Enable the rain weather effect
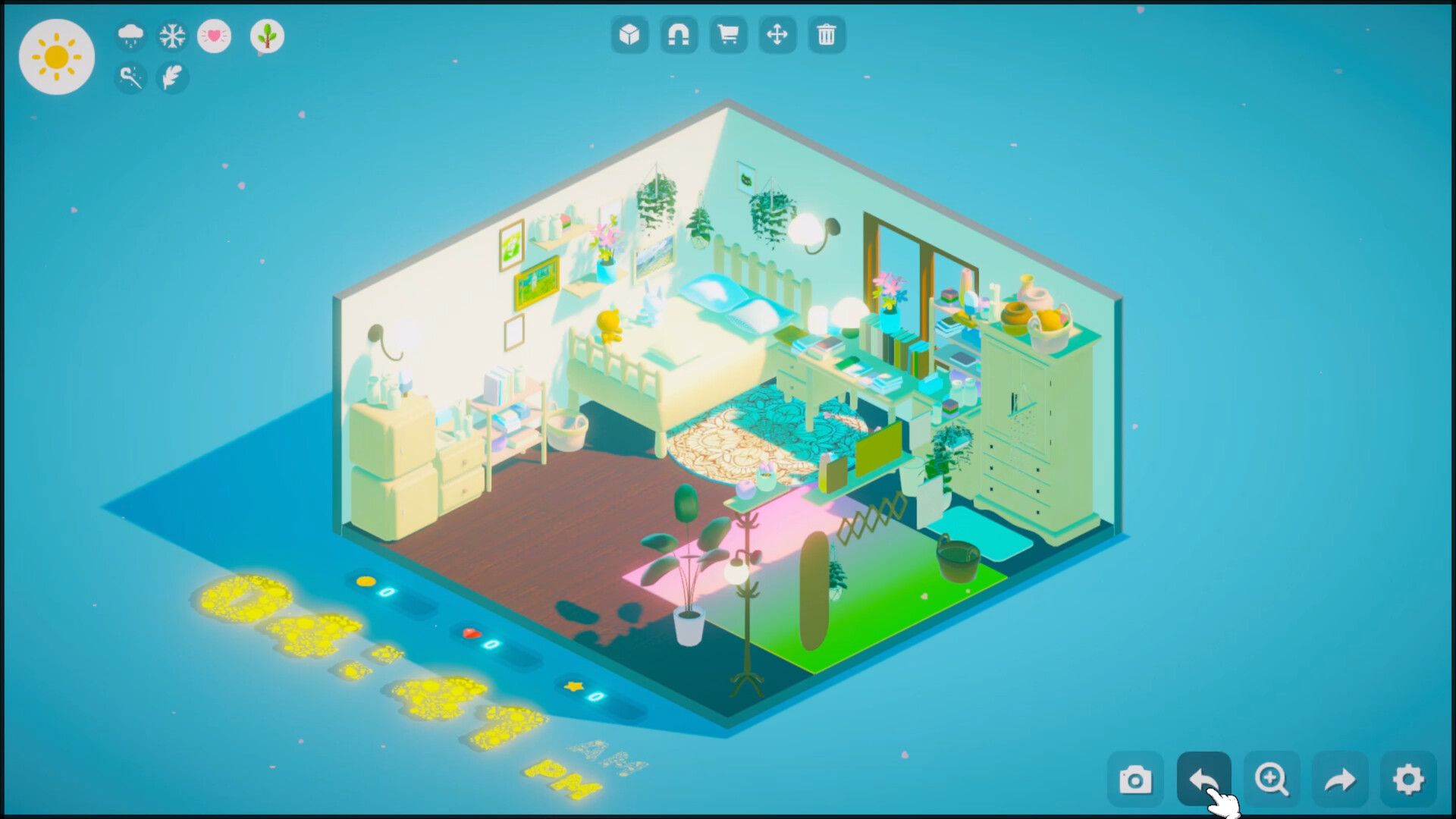 129,36
